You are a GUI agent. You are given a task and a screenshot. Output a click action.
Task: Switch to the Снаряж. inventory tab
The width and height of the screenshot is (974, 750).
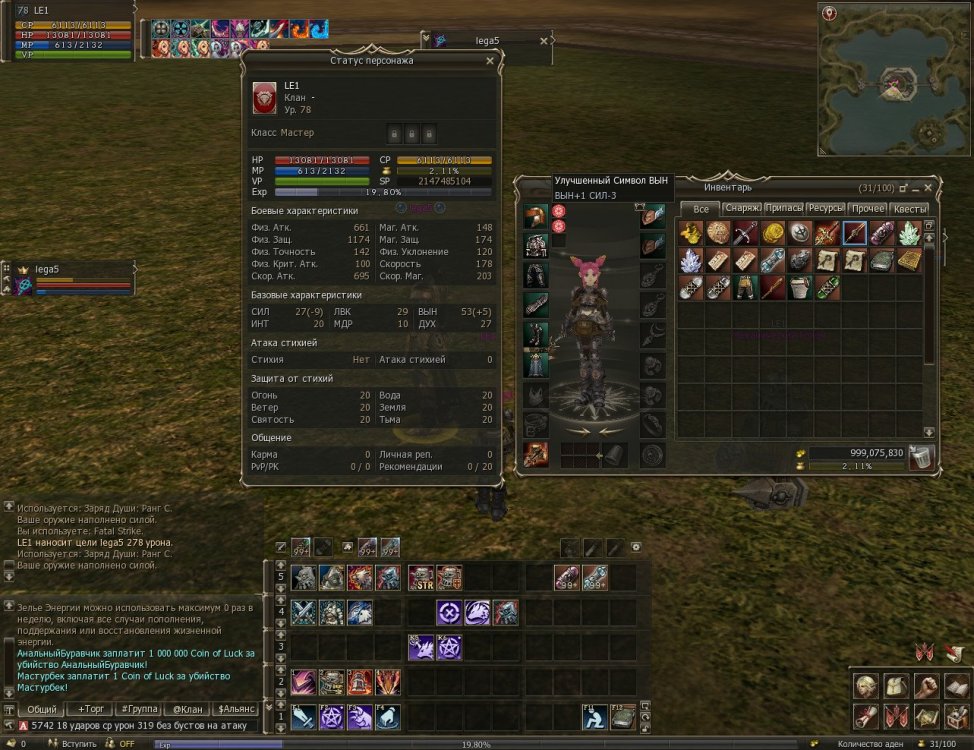point(743,209)
